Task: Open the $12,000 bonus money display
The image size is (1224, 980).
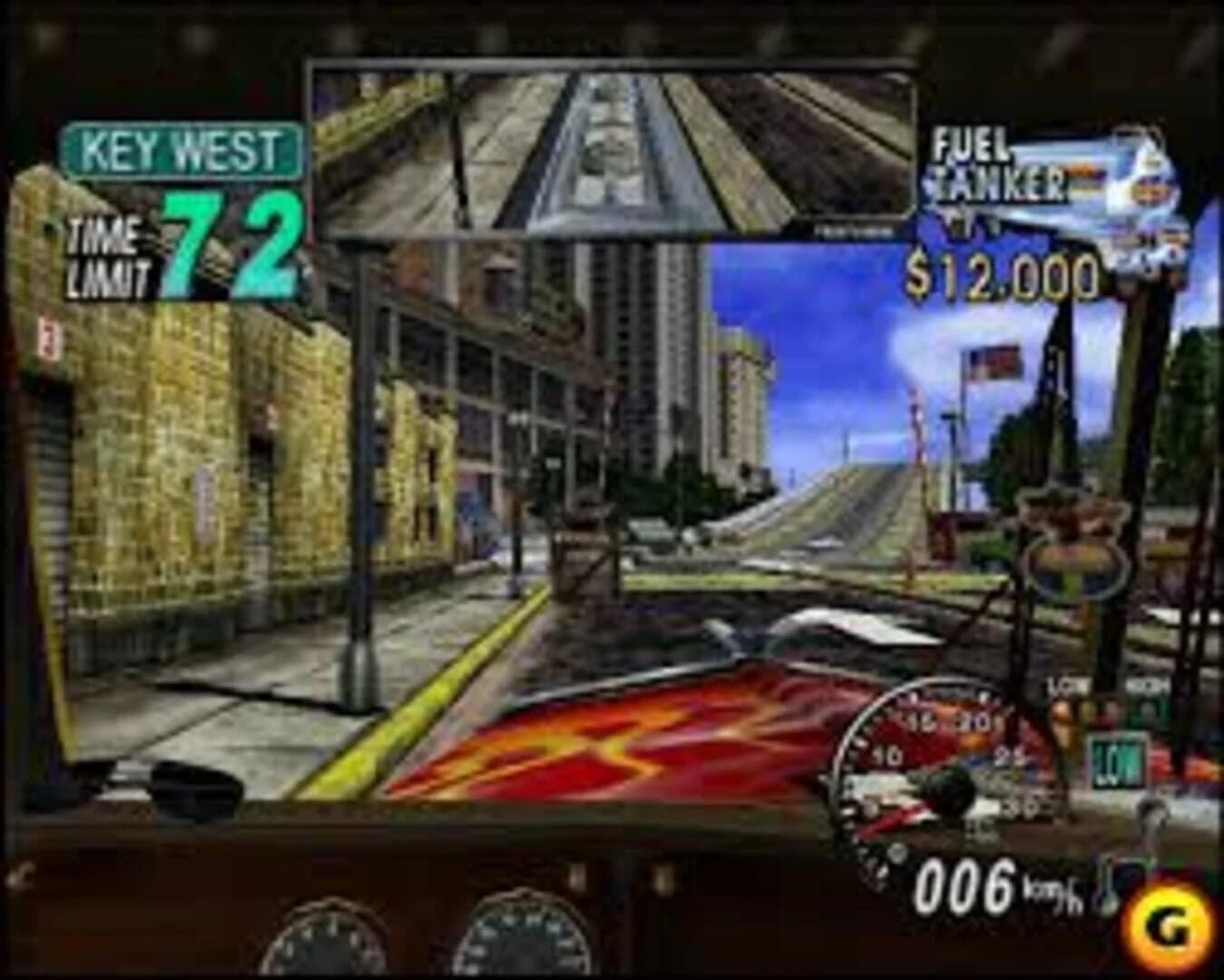Action: point(1003,277)
